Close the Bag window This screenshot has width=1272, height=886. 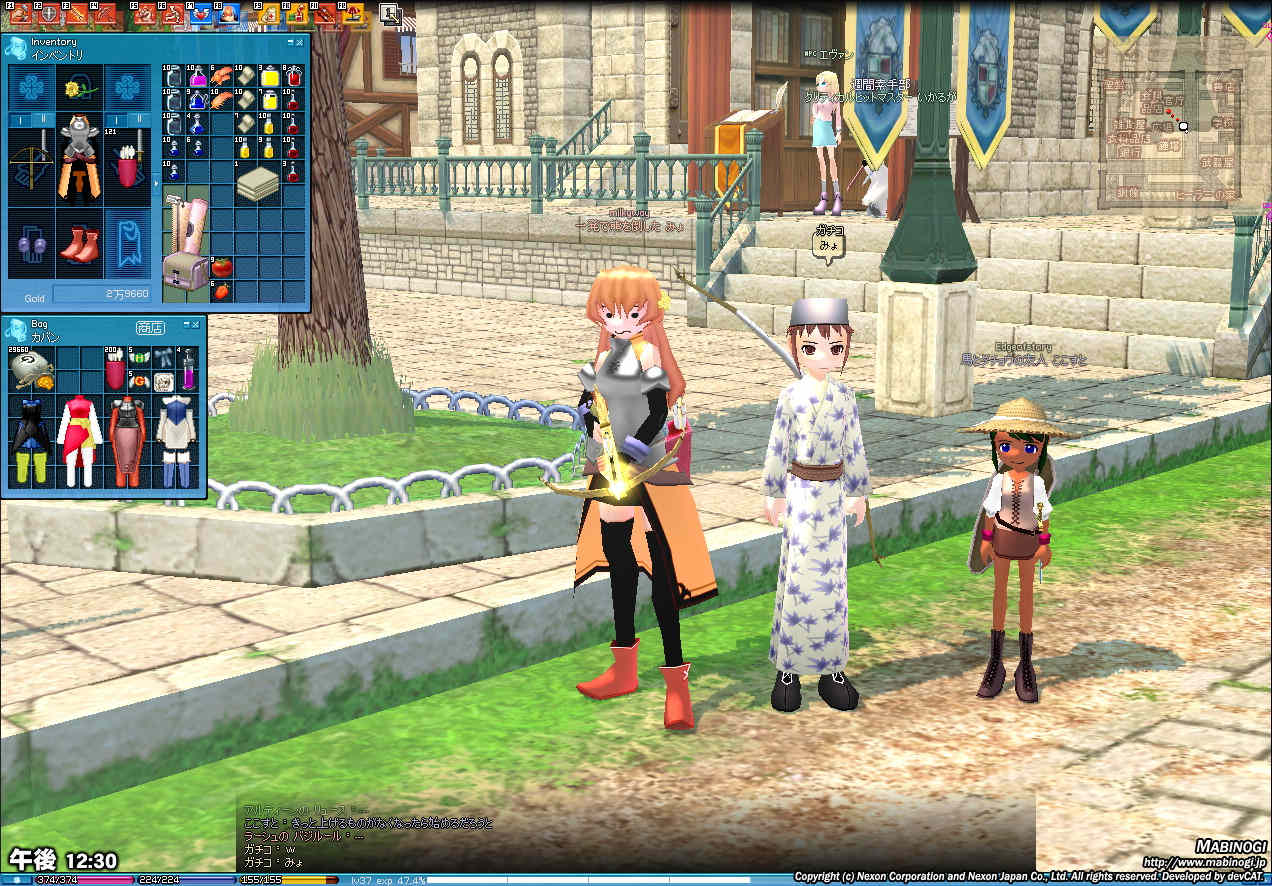(x=196, y=326)
